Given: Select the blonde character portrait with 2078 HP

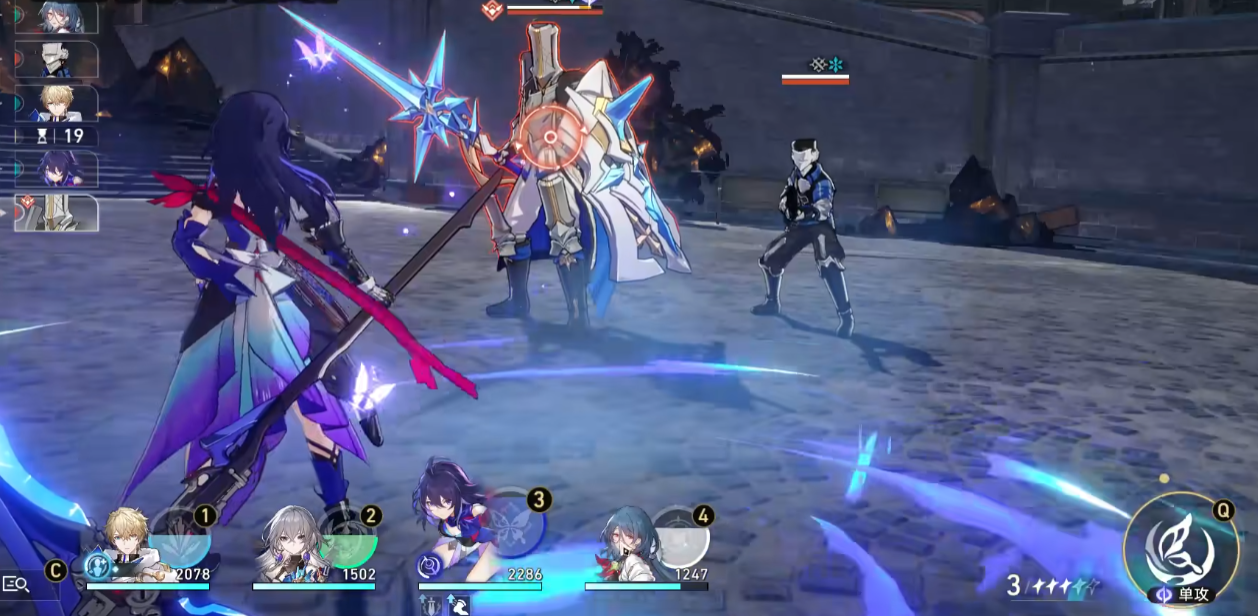Looking at the screenshot, I should coord(130,545).
